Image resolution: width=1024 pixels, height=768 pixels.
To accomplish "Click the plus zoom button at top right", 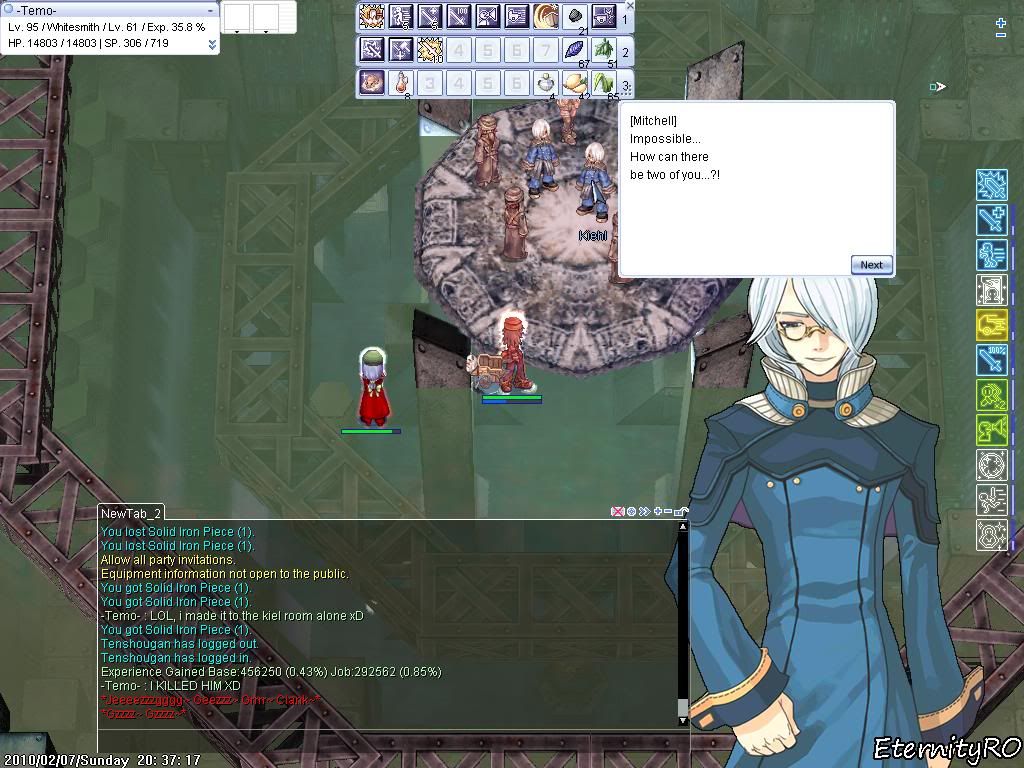I will (x=1001, y=22).
